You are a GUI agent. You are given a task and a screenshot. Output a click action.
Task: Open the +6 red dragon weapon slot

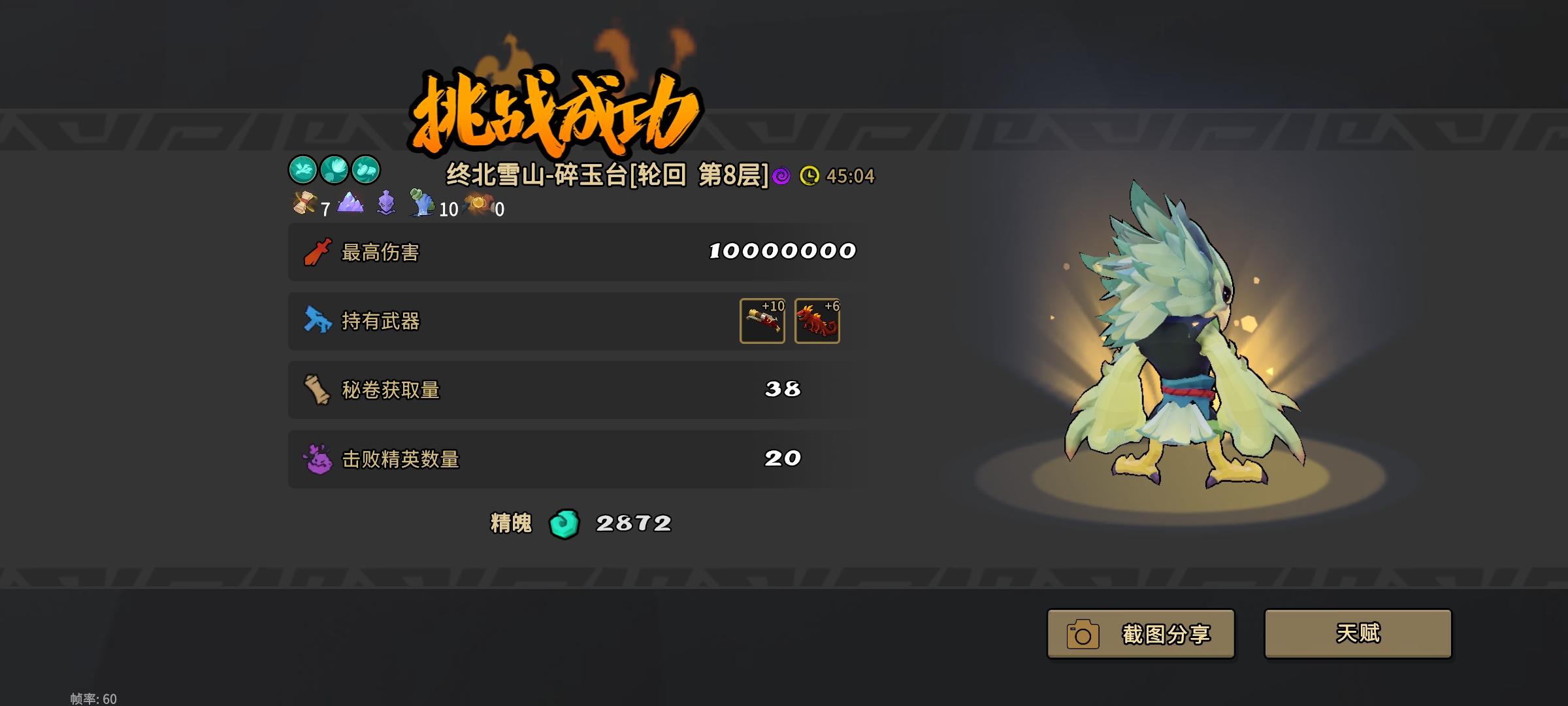(817, 322)
